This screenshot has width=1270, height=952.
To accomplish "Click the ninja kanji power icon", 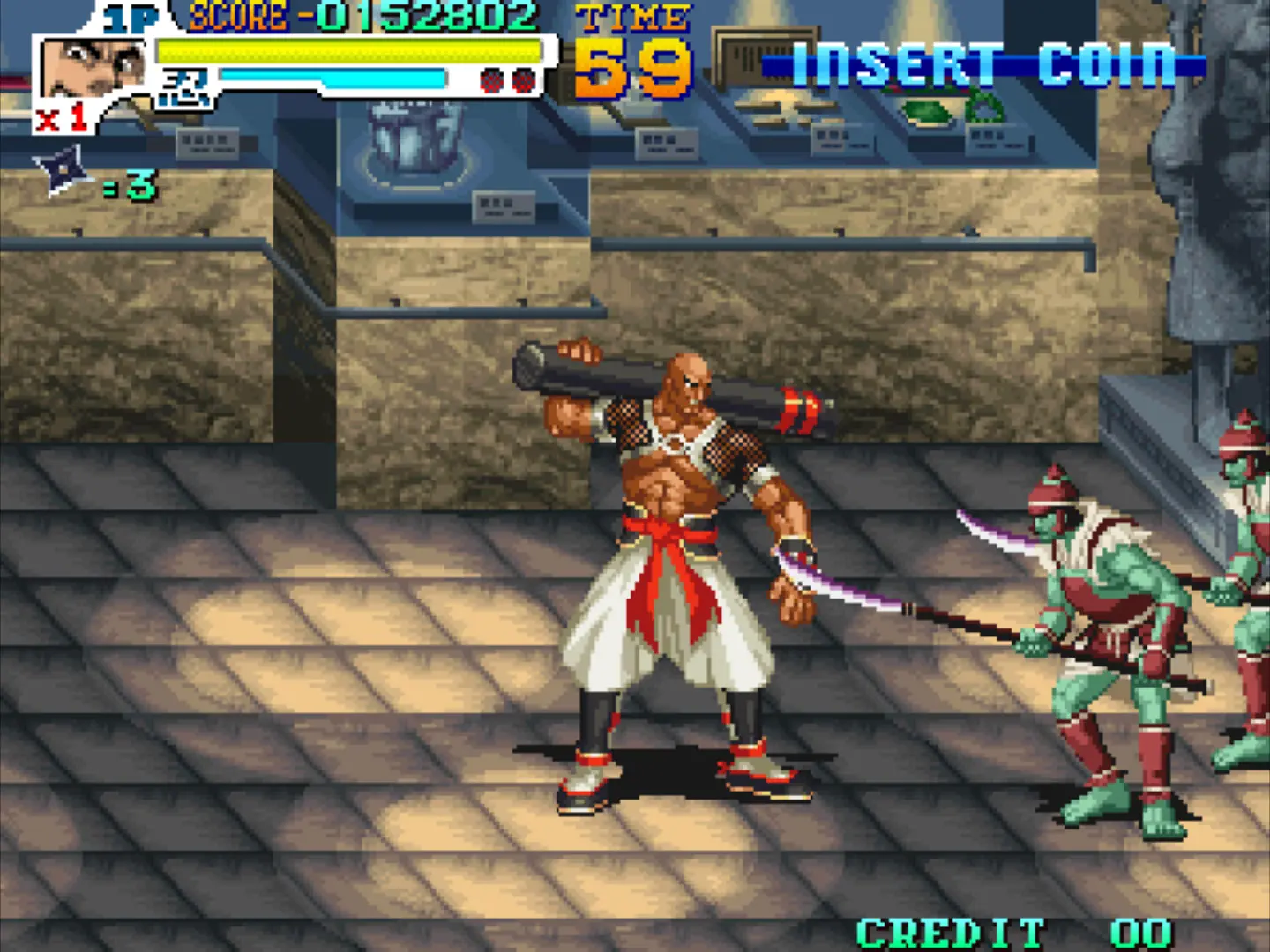I will click(186, 88).
